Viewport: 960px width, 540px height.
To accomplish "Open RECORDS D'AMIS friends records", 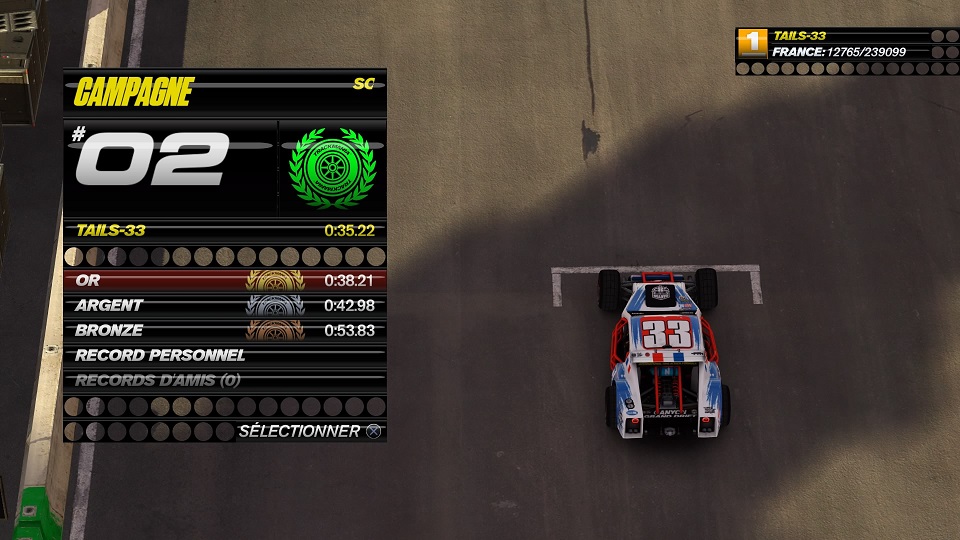I will coord(224,380).
